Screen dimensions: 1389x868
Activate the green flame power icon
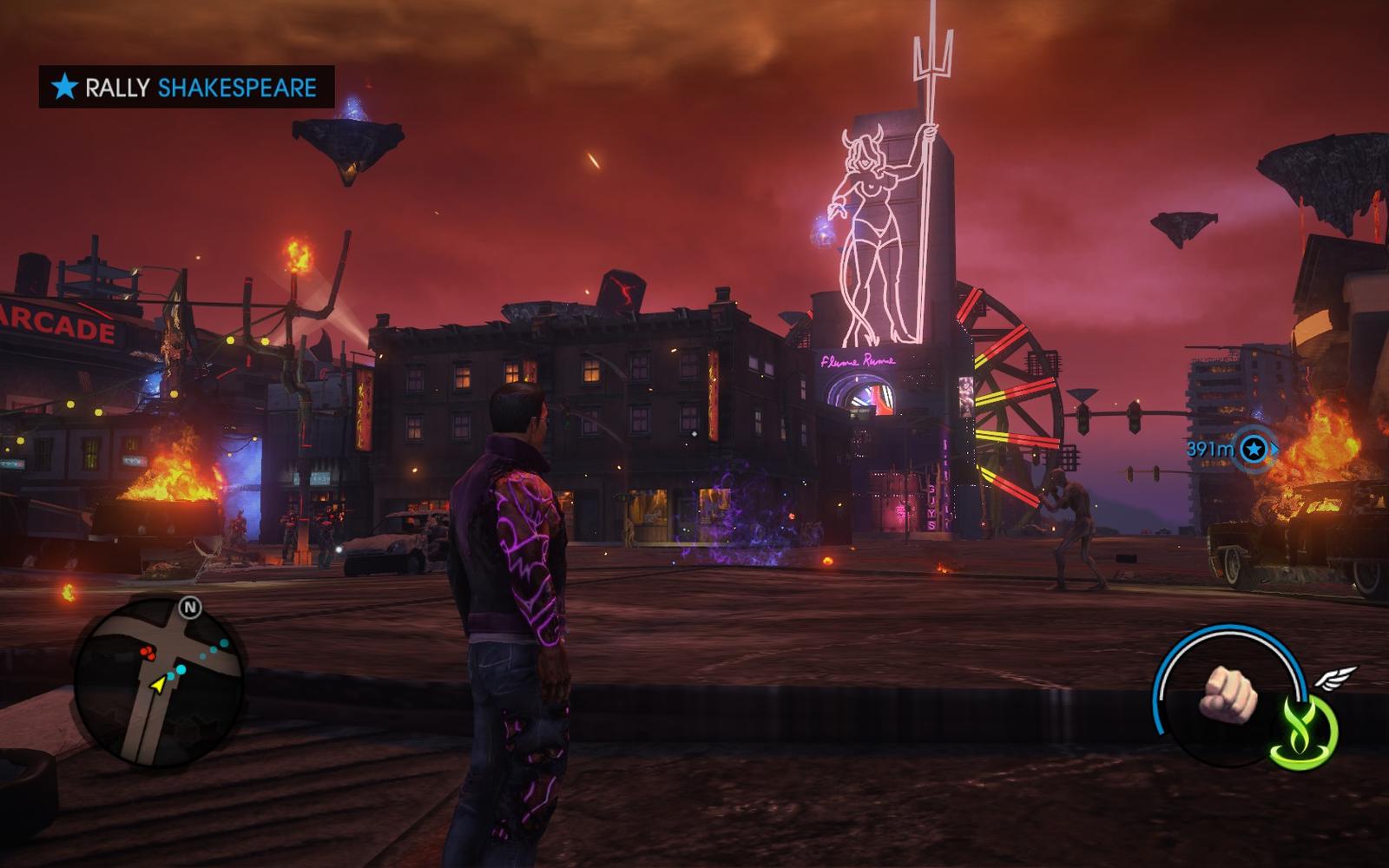[1304, 731]
